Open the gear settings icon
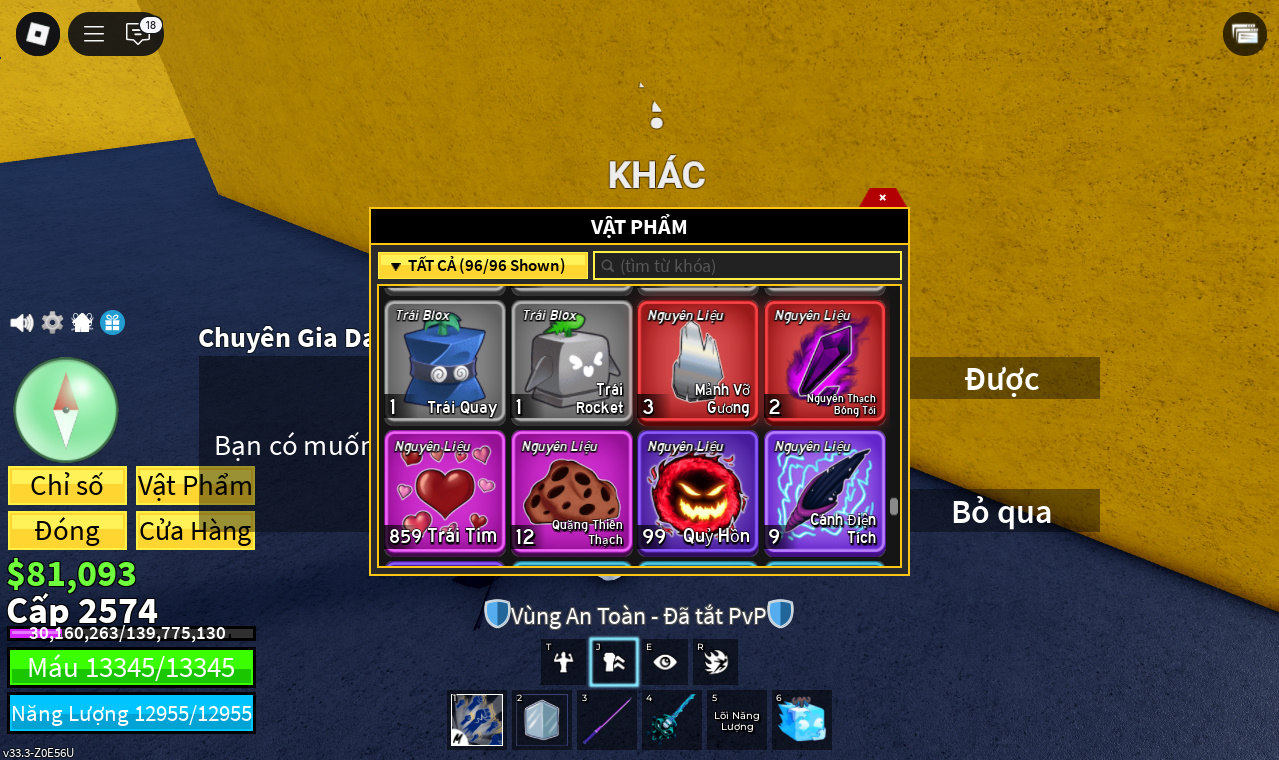Screen dimensions: 1279x760 (x=52, y=323)
